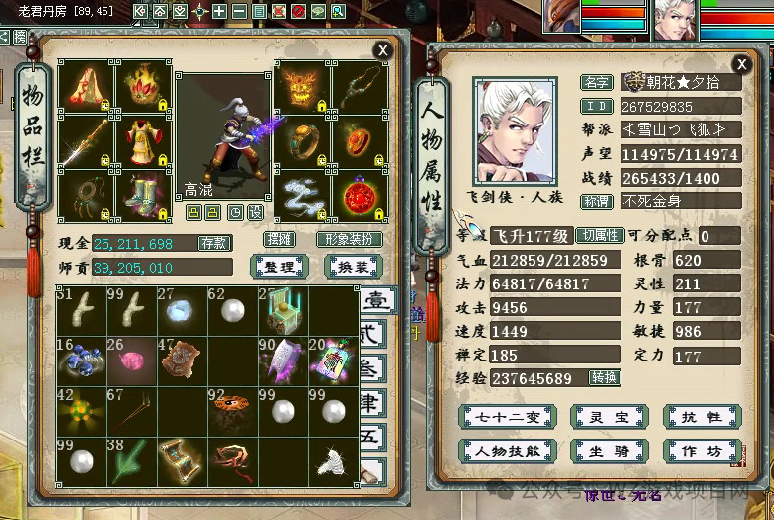Close the character attributes panel
This screenshot has width=774, height=520.
[741, 62]
